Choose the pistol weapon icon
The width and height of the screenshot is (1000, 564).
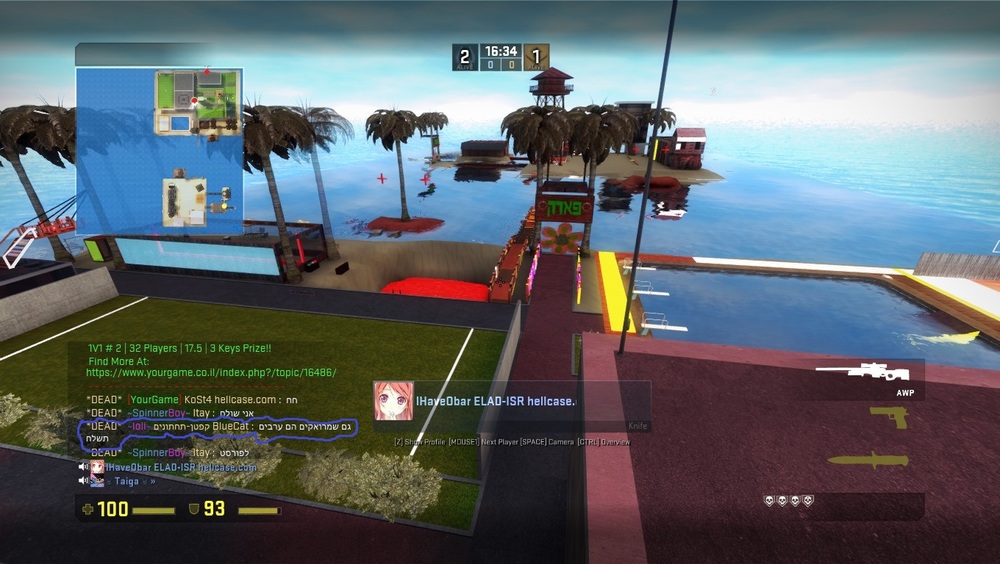click(888, 417)
